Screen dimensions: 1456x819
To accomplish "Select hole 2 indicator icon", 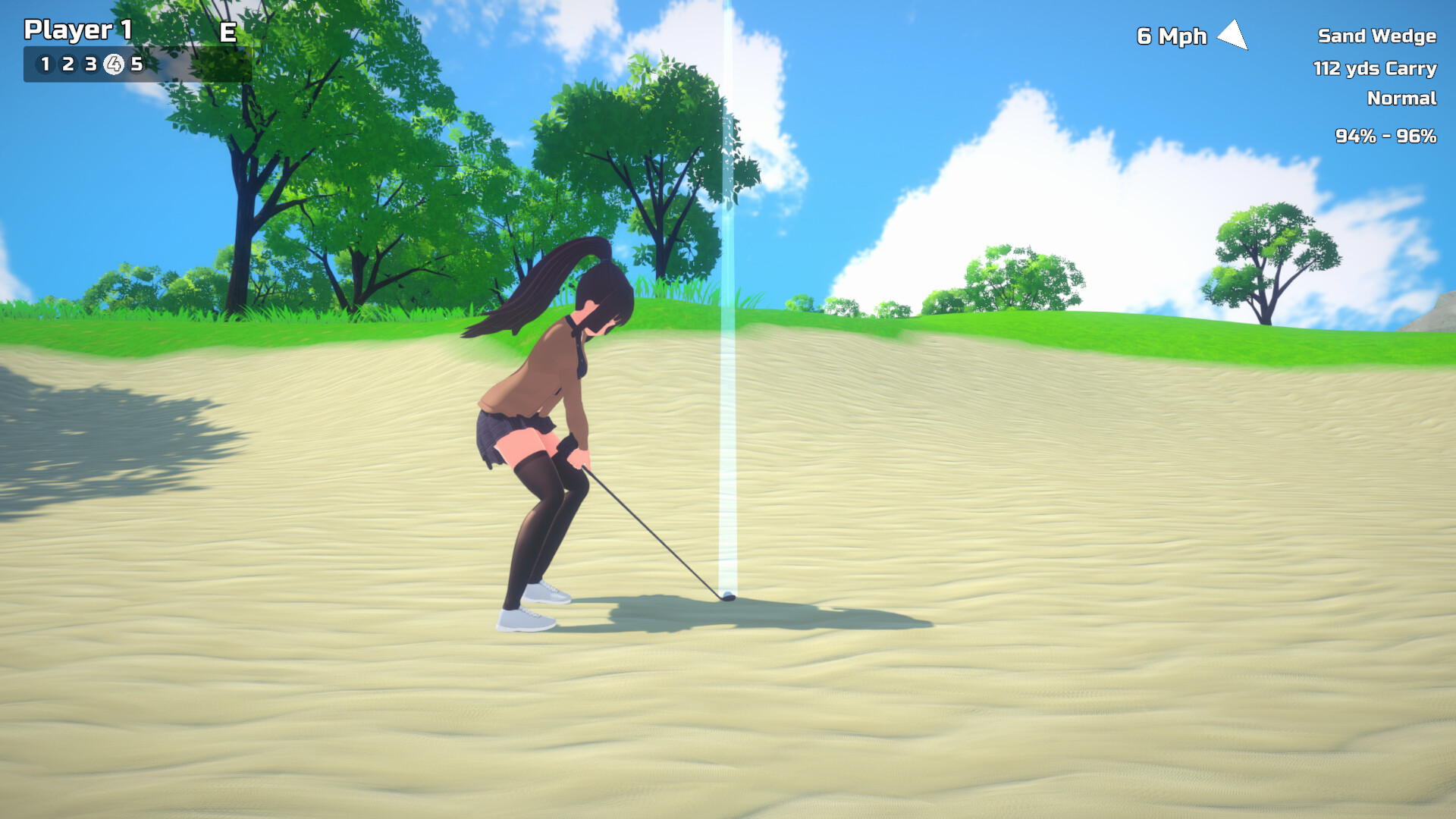I will click(67, 65).
